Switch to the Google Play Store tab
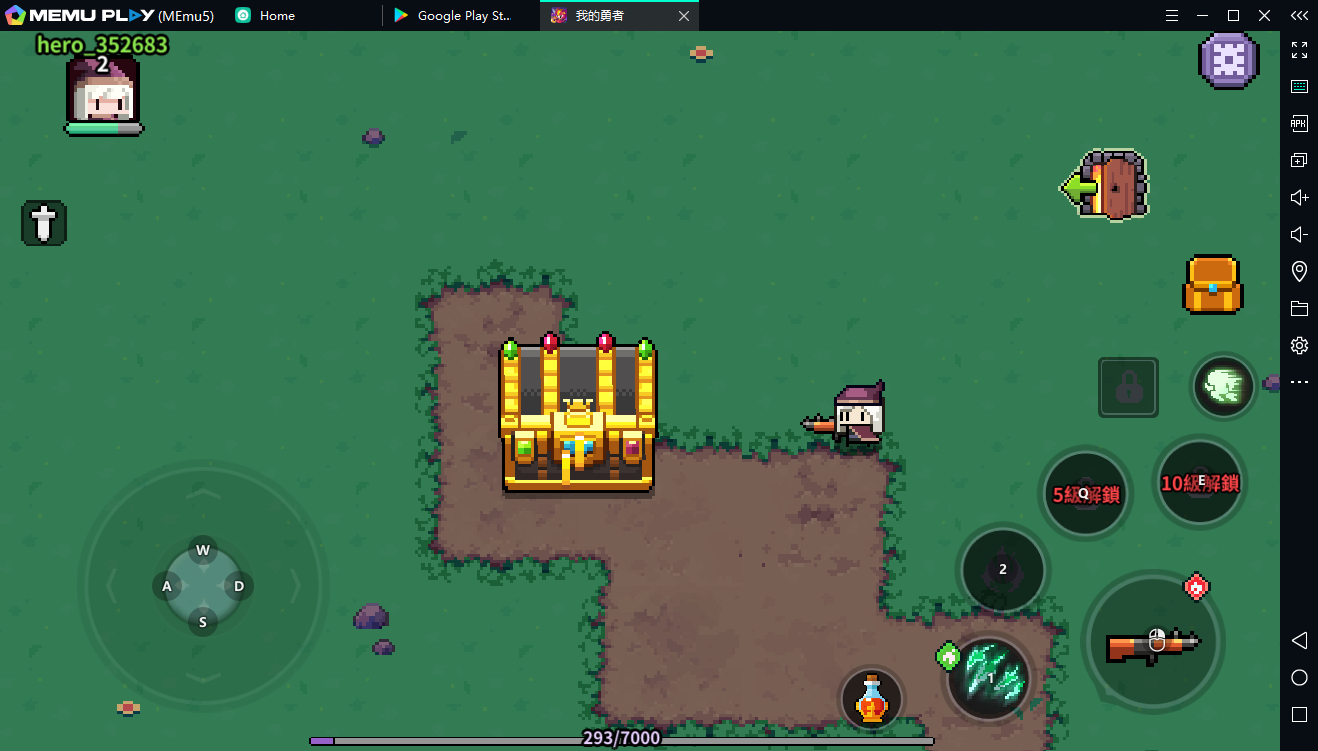This screenshot has width=1318, height=751. 463,16
